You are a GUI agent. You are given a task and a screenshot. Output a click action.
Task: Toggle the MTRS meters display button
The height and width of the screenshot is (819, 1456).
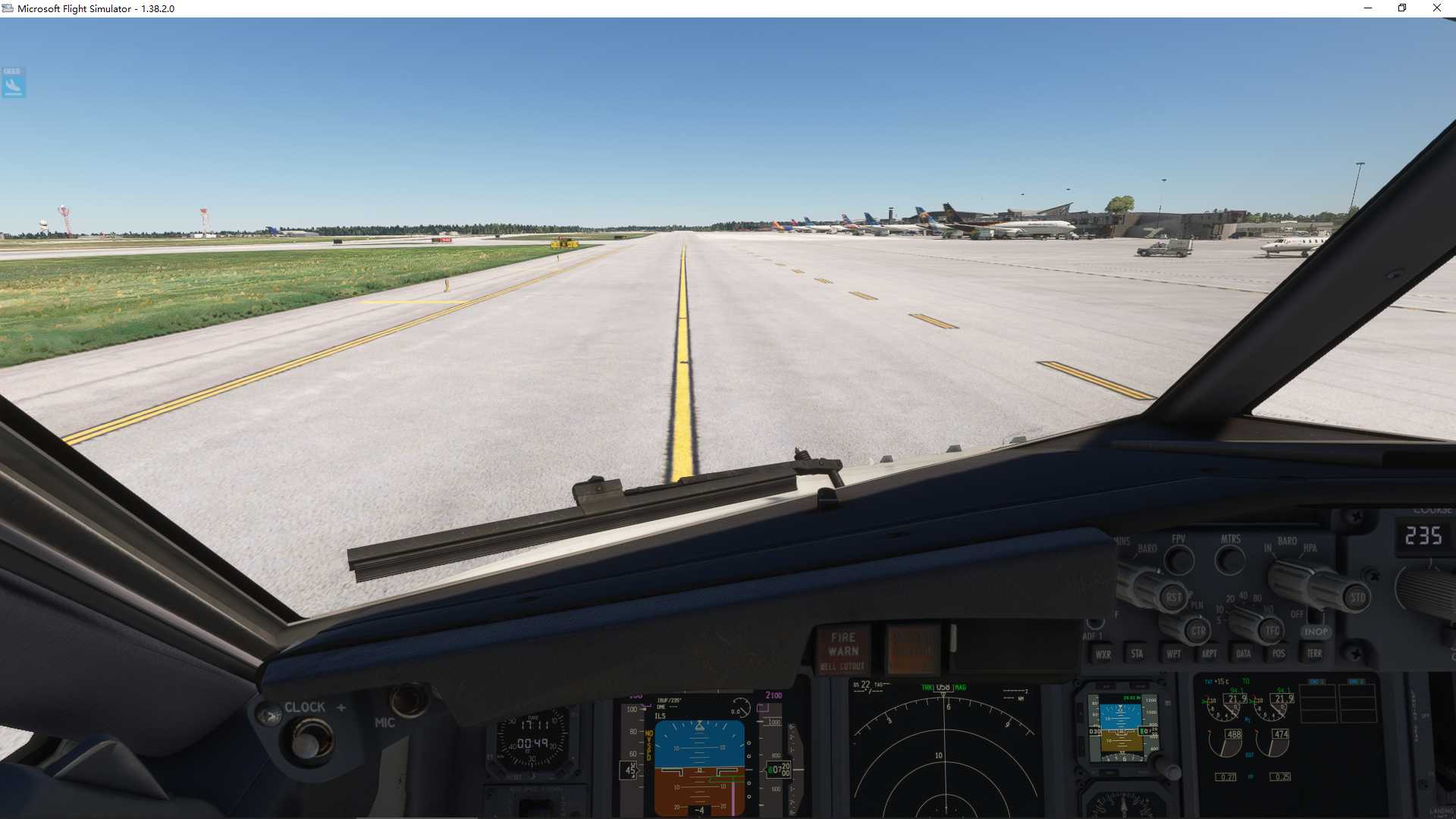point(1229,561)
